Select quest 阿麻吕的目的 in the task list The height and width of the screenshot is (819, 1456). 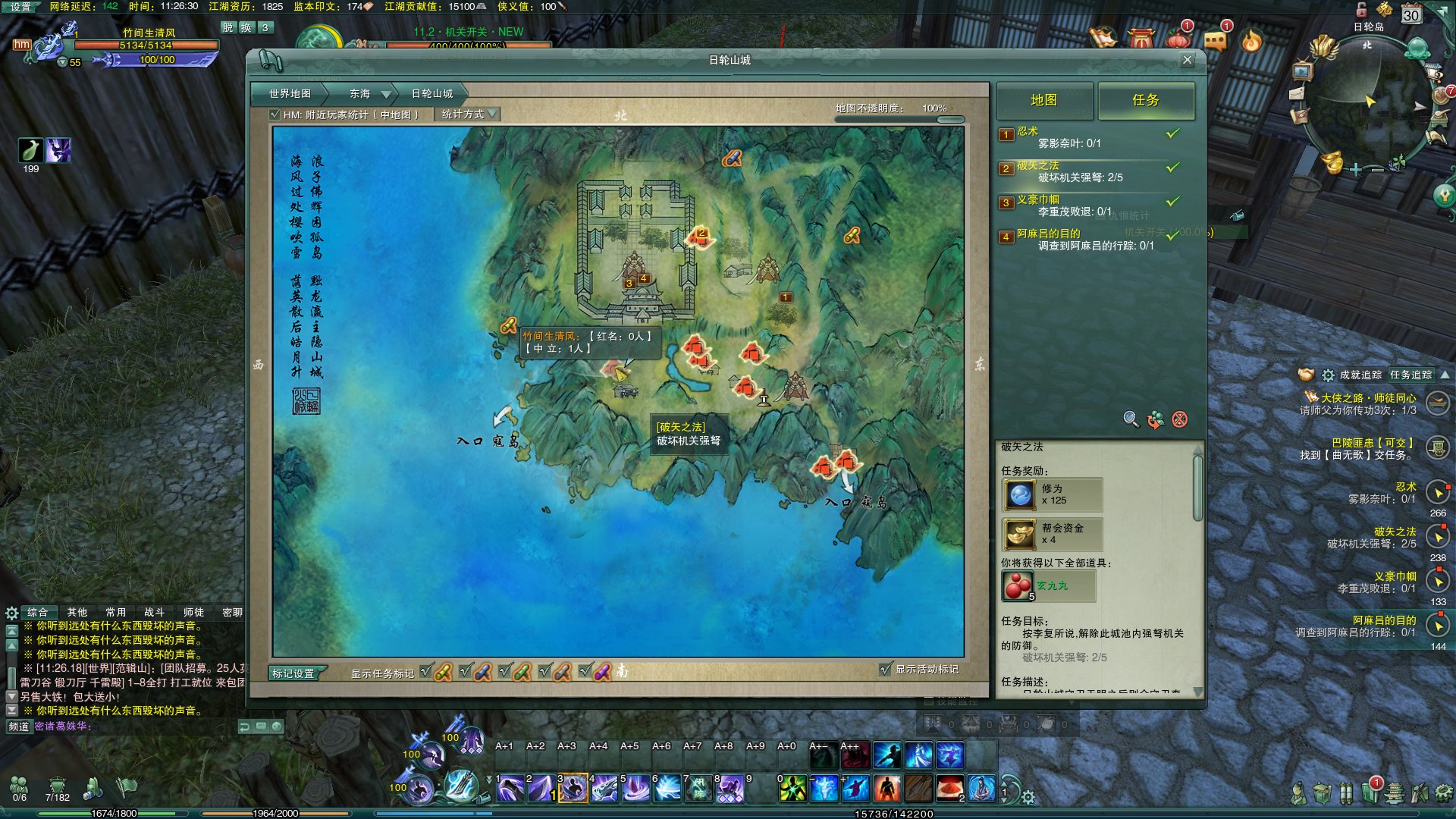[1048, 234]
